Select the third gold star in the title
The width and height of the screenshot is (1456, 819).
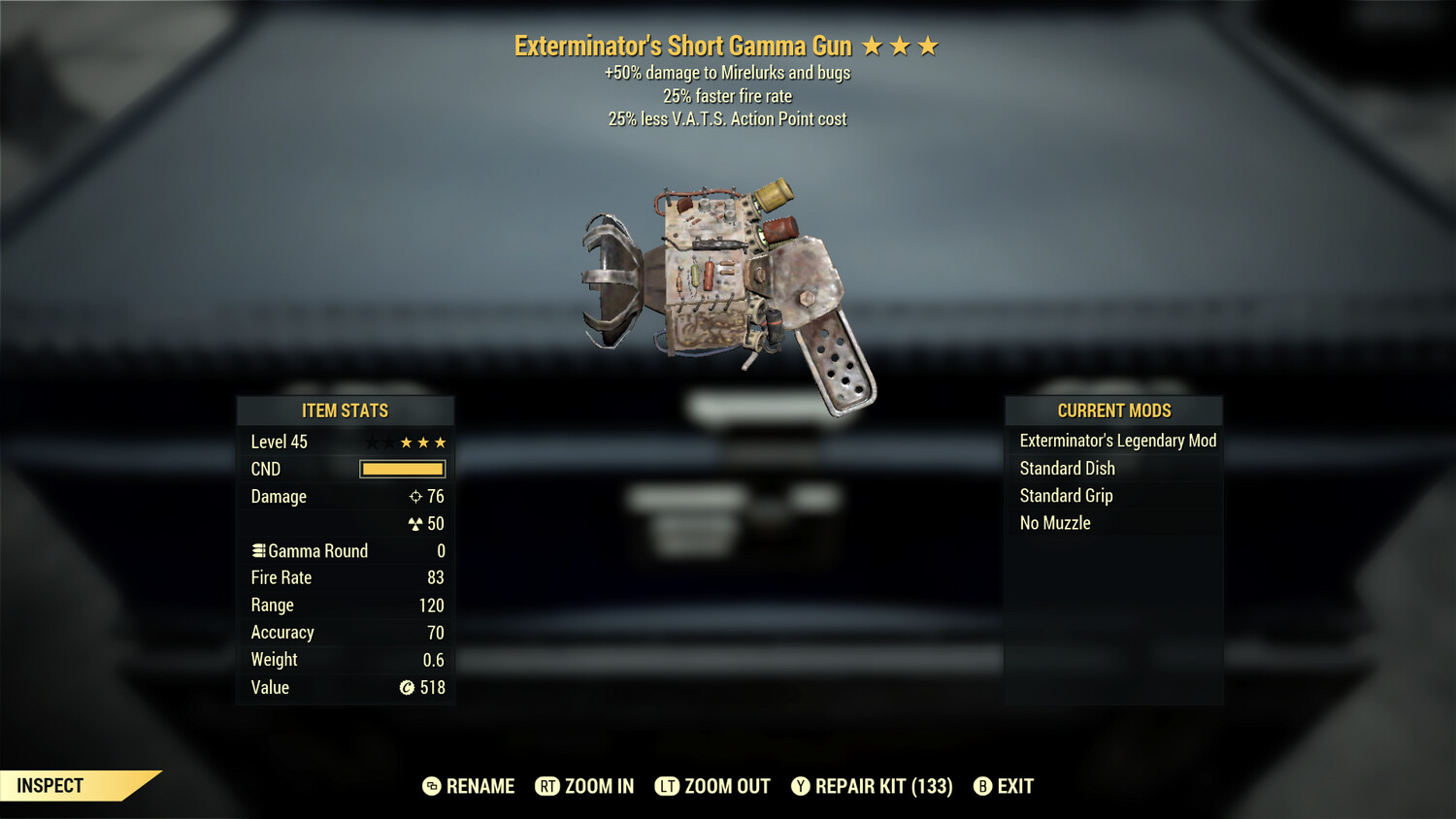(x=928, y=45)
